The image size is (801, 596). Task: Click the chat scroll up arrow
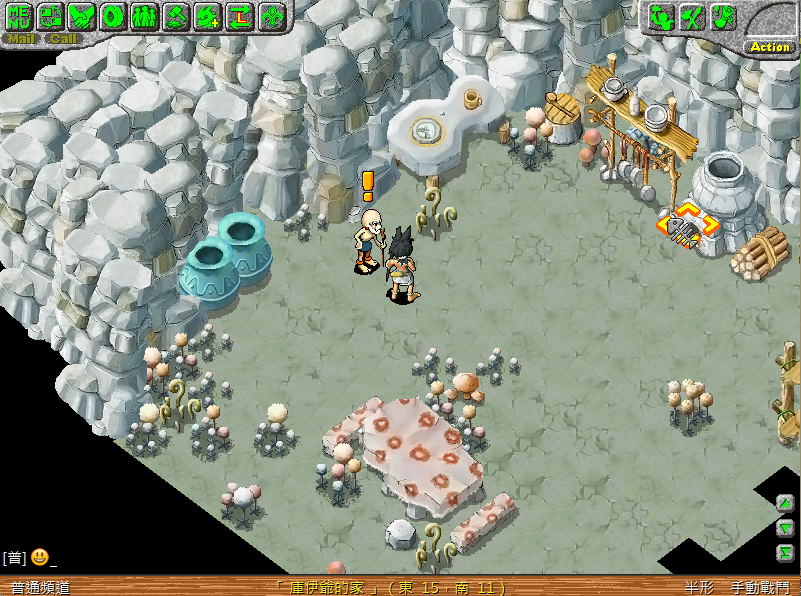click(x=785, y=504)
